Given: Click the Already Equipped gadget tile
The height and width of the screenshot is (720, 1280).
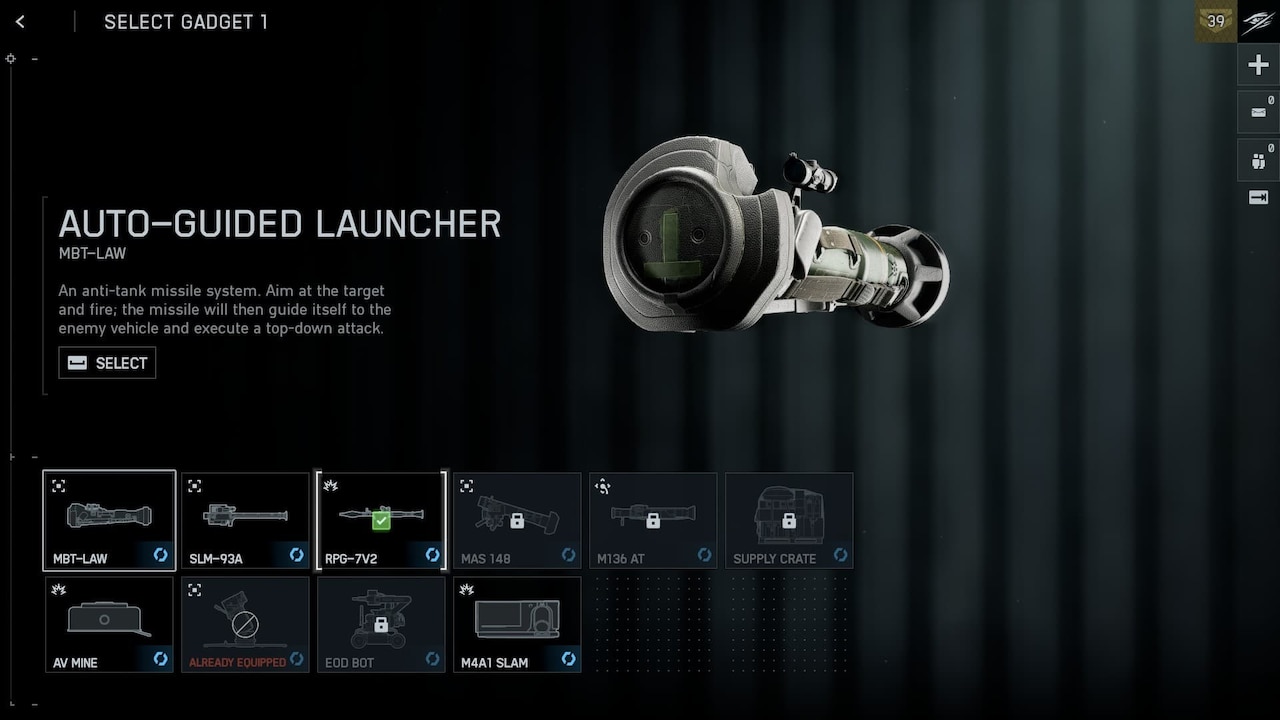Looking at the screenshot, I should pyautogui.click(x=245, y=624).
